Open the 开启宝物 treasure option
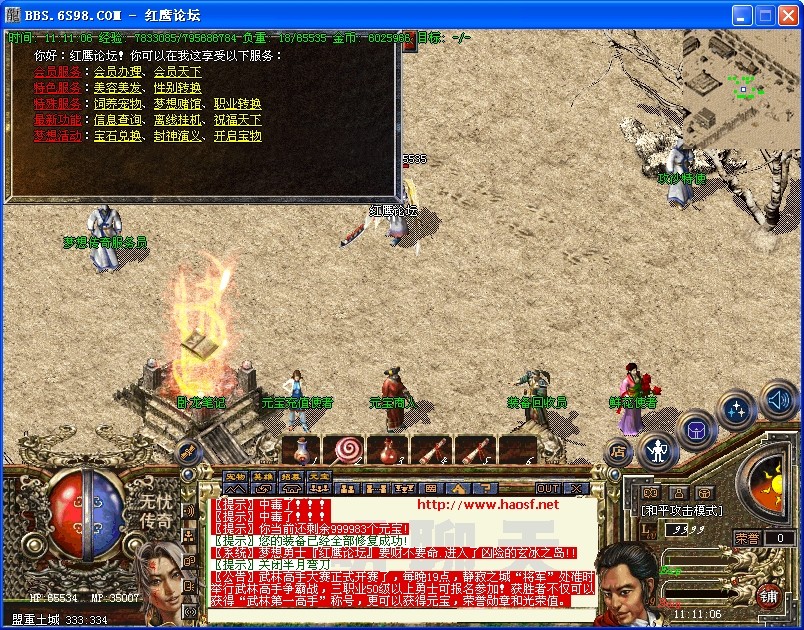The image size is (804, 630). click(237, 136)
